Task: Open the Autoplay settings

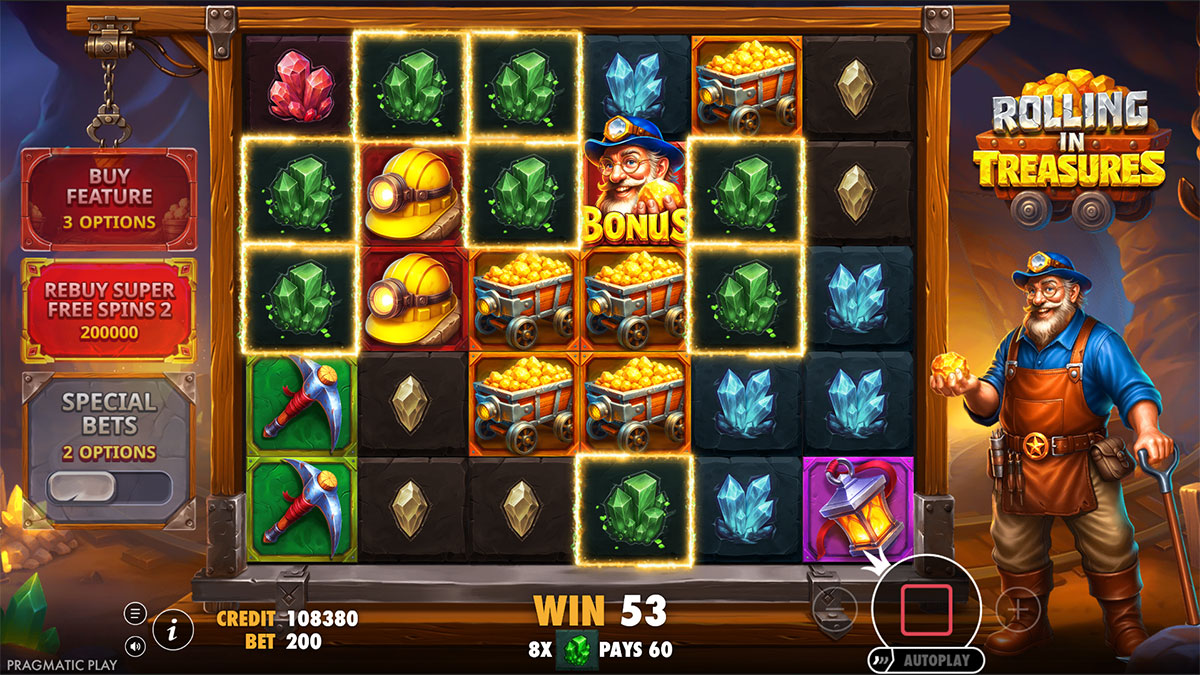Action: click(930, 661)
